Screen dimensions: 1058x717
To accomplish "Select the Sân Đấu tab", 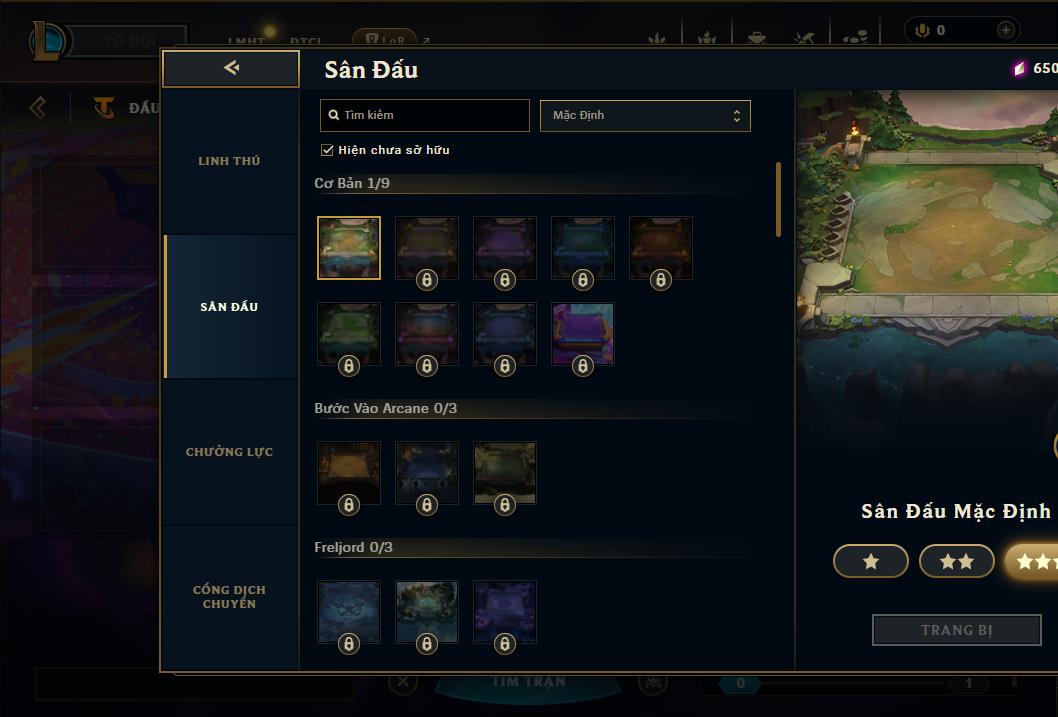I will (229, 307).
